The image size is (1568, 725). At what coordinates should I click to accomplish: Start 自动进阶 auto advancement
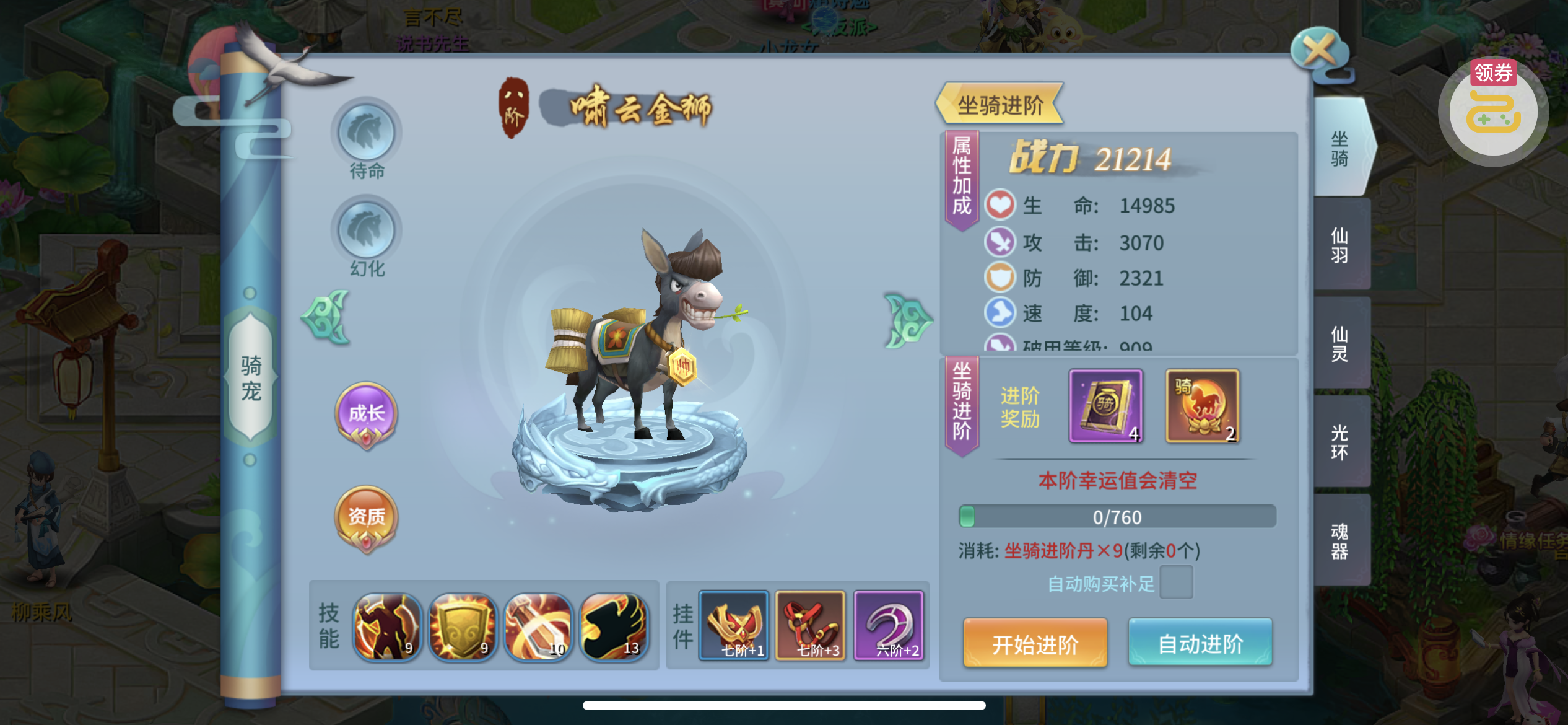(1200, 644)
